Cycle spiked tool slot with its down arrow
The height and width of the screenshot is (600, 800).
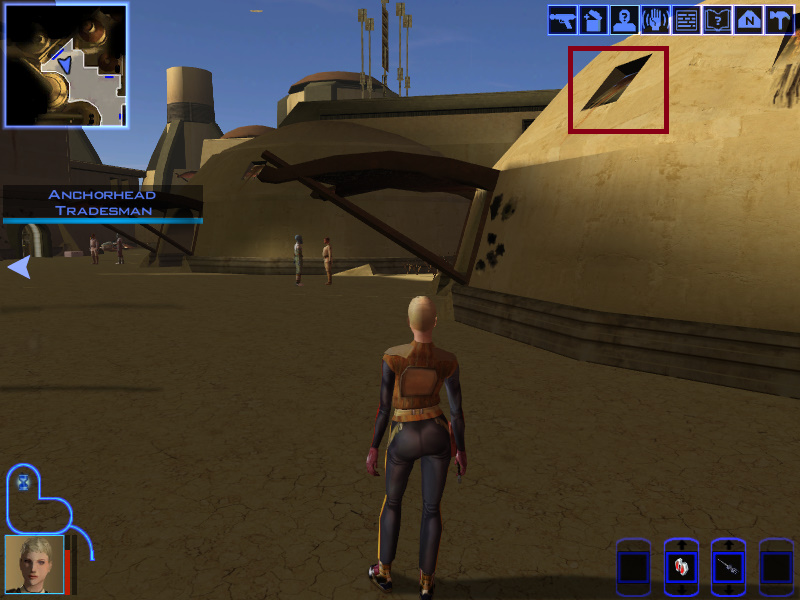(x=728, y=590)
